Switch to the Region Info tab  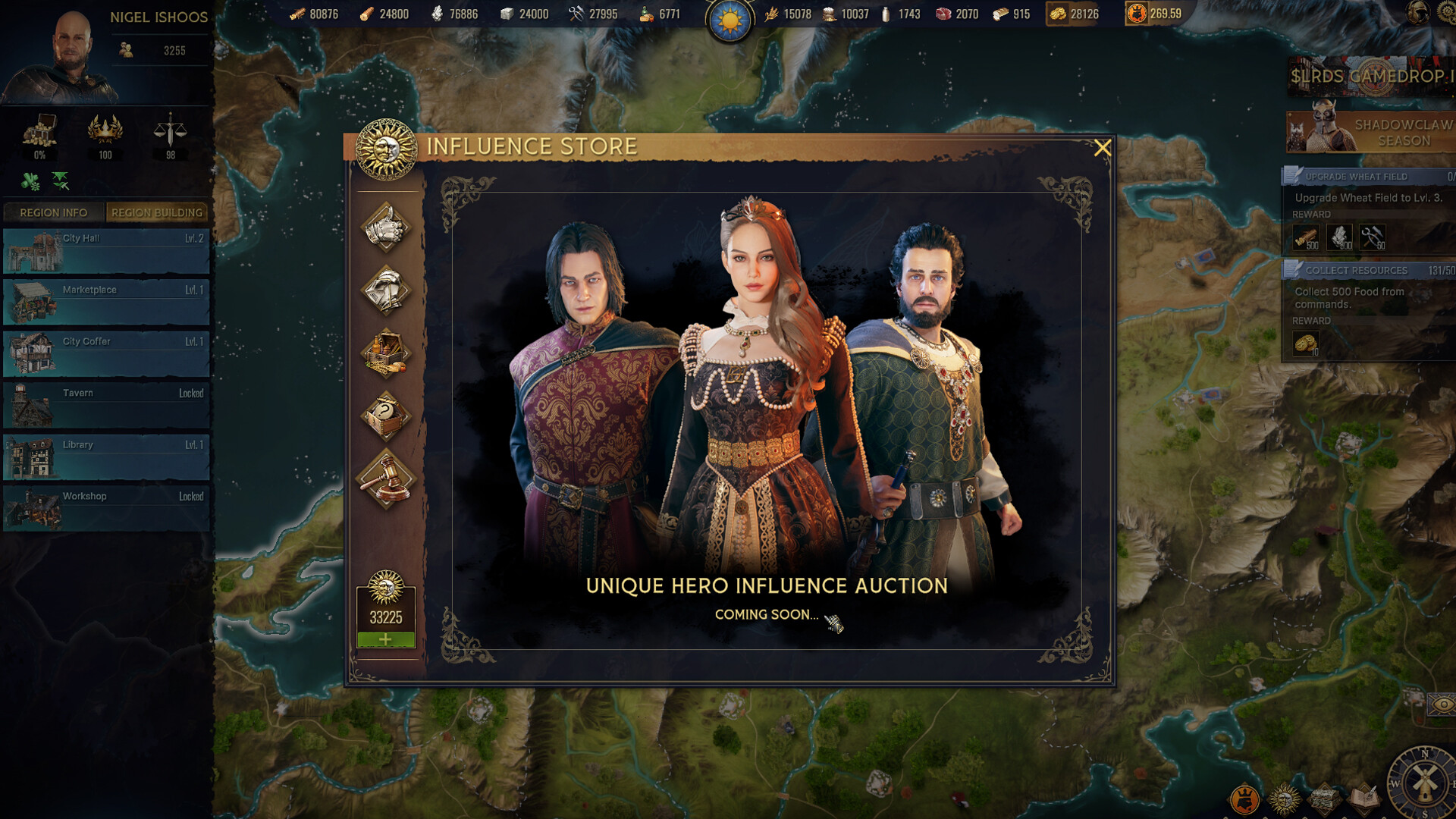[52, 213]
